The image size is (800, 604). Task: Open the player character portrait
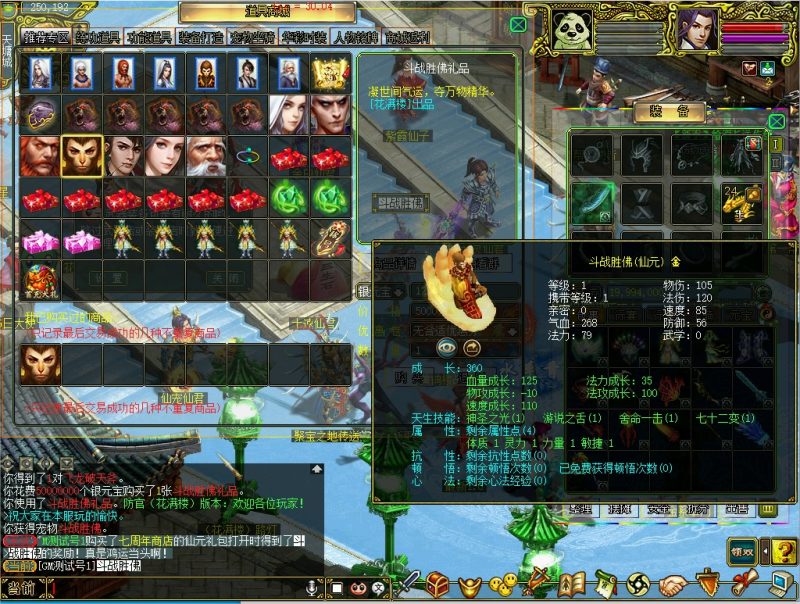[699, 38]
